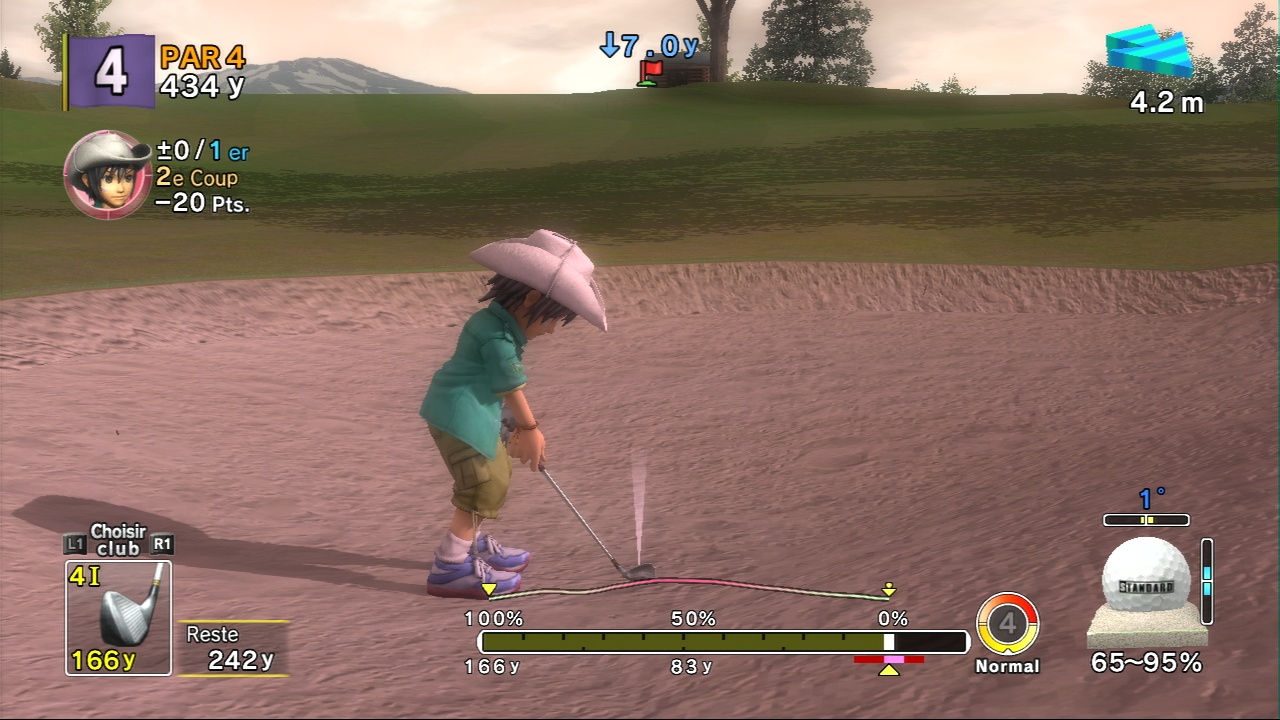Click the red pin flag marker
The height and width of the screenshot is (720, 1280).
tap(651, 70)
